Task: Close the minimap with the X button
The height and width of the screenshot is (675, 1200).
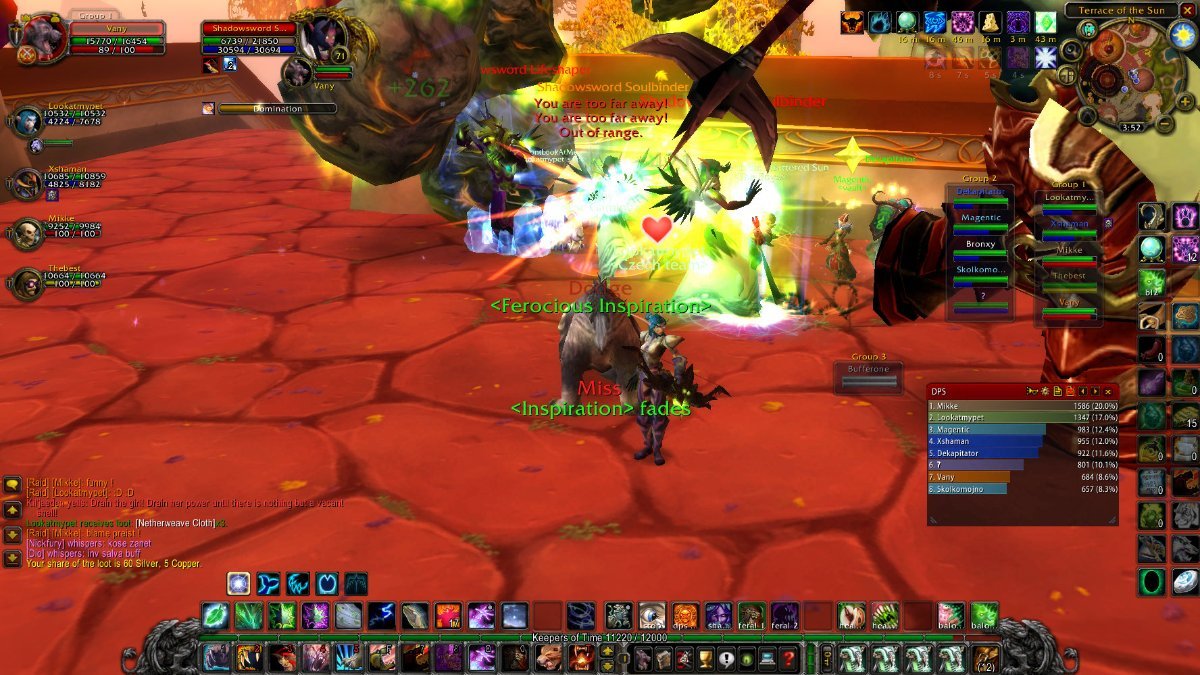Action: tap(1189, 10)
